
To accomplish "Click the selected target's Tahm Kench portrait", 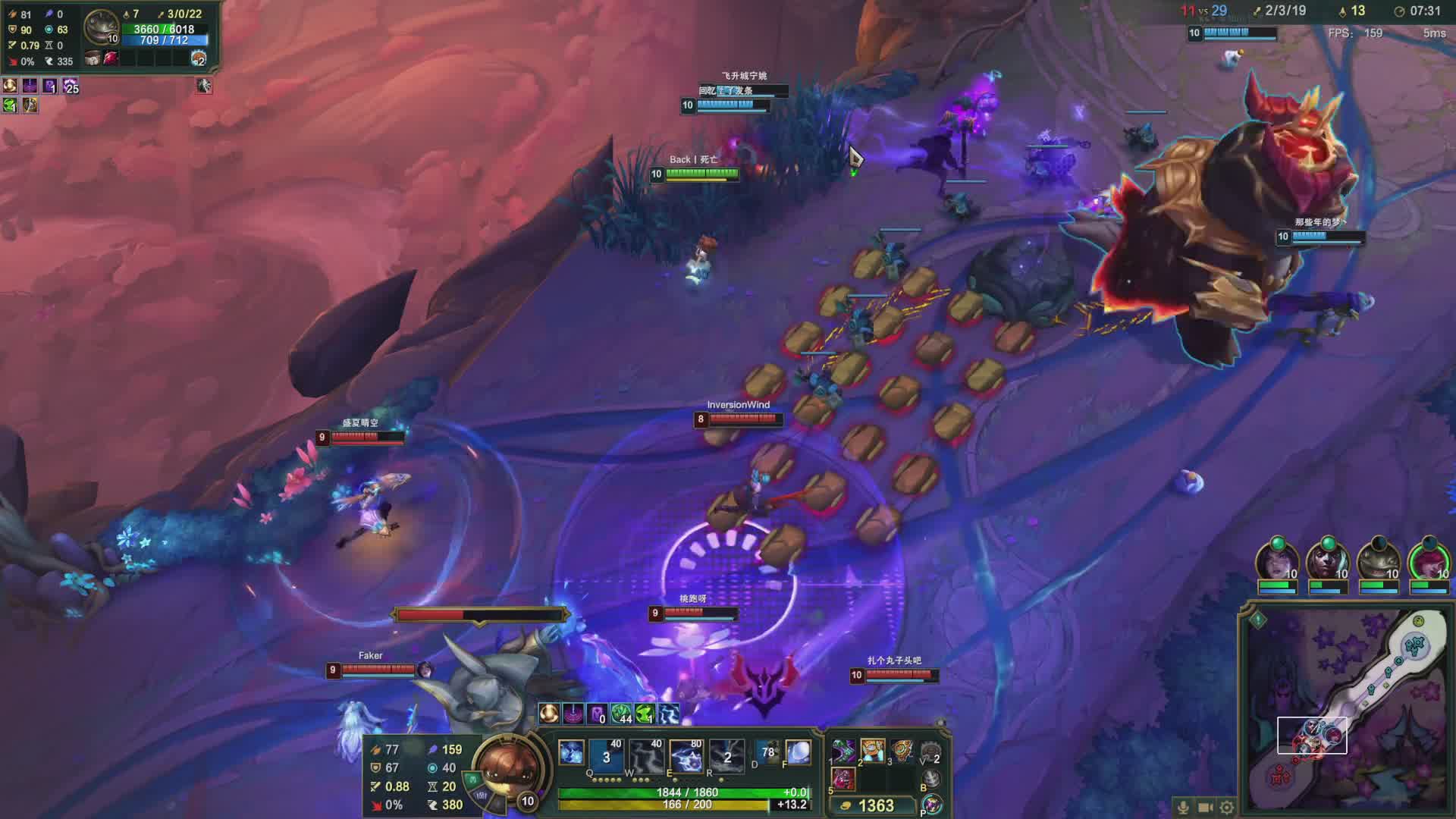I will (102, 27).
